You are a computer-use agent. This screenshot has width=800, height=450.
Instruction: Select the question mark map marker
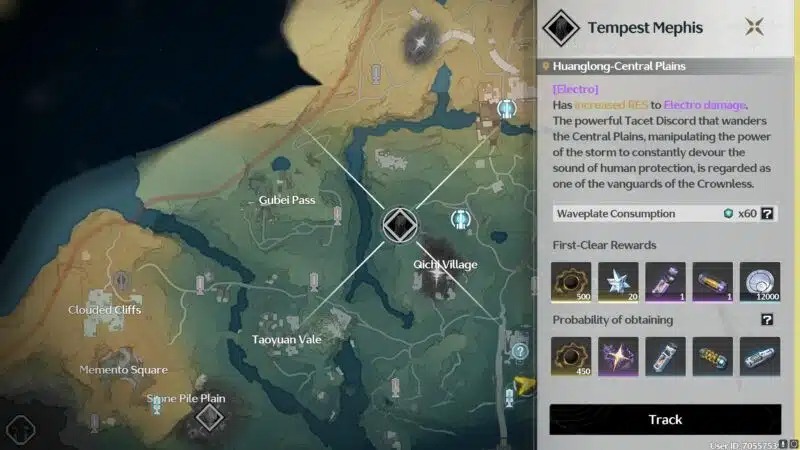tap(519, 351)
